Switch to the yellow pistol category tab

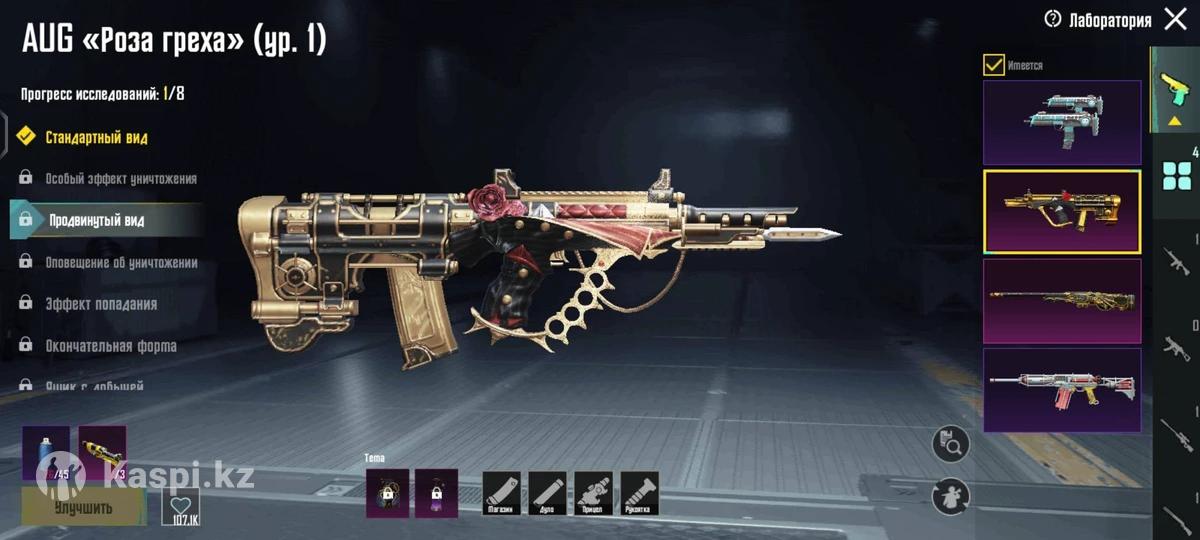point(1175,90)
